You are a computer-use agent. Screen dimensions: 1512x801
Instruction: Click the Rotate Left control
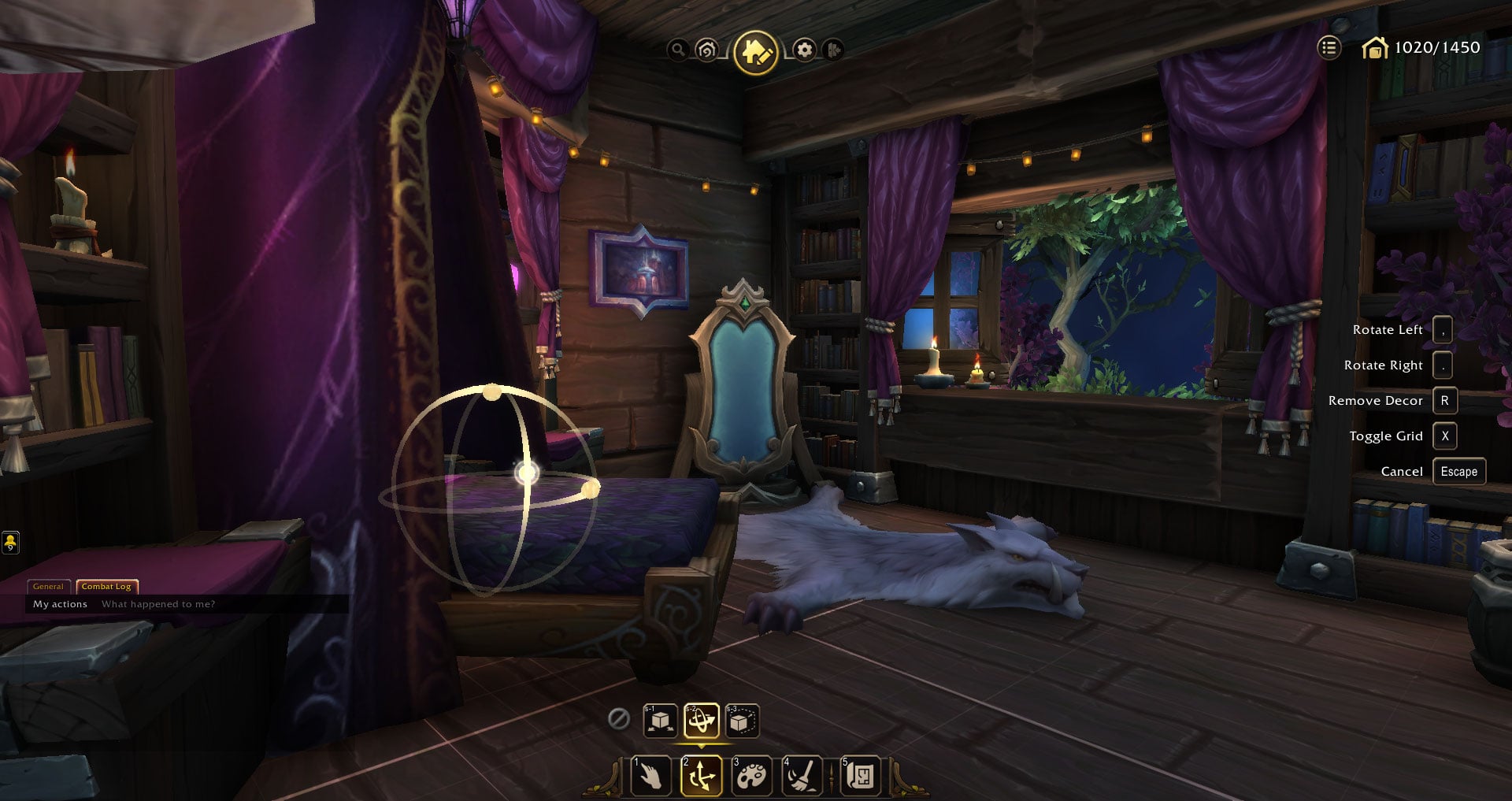[1443, 330]
